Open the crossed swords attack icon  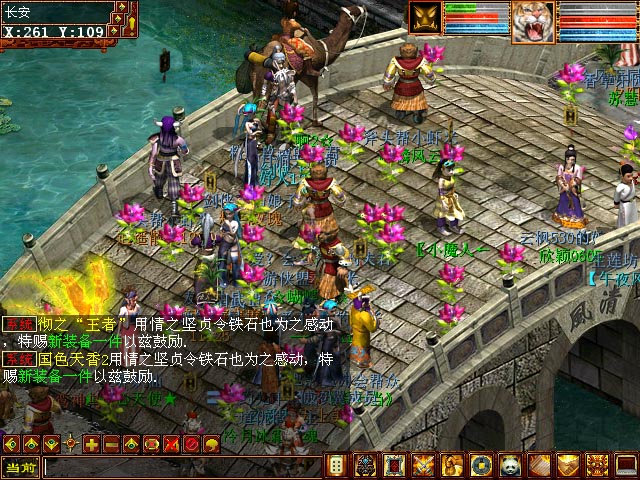coord(424,465)
